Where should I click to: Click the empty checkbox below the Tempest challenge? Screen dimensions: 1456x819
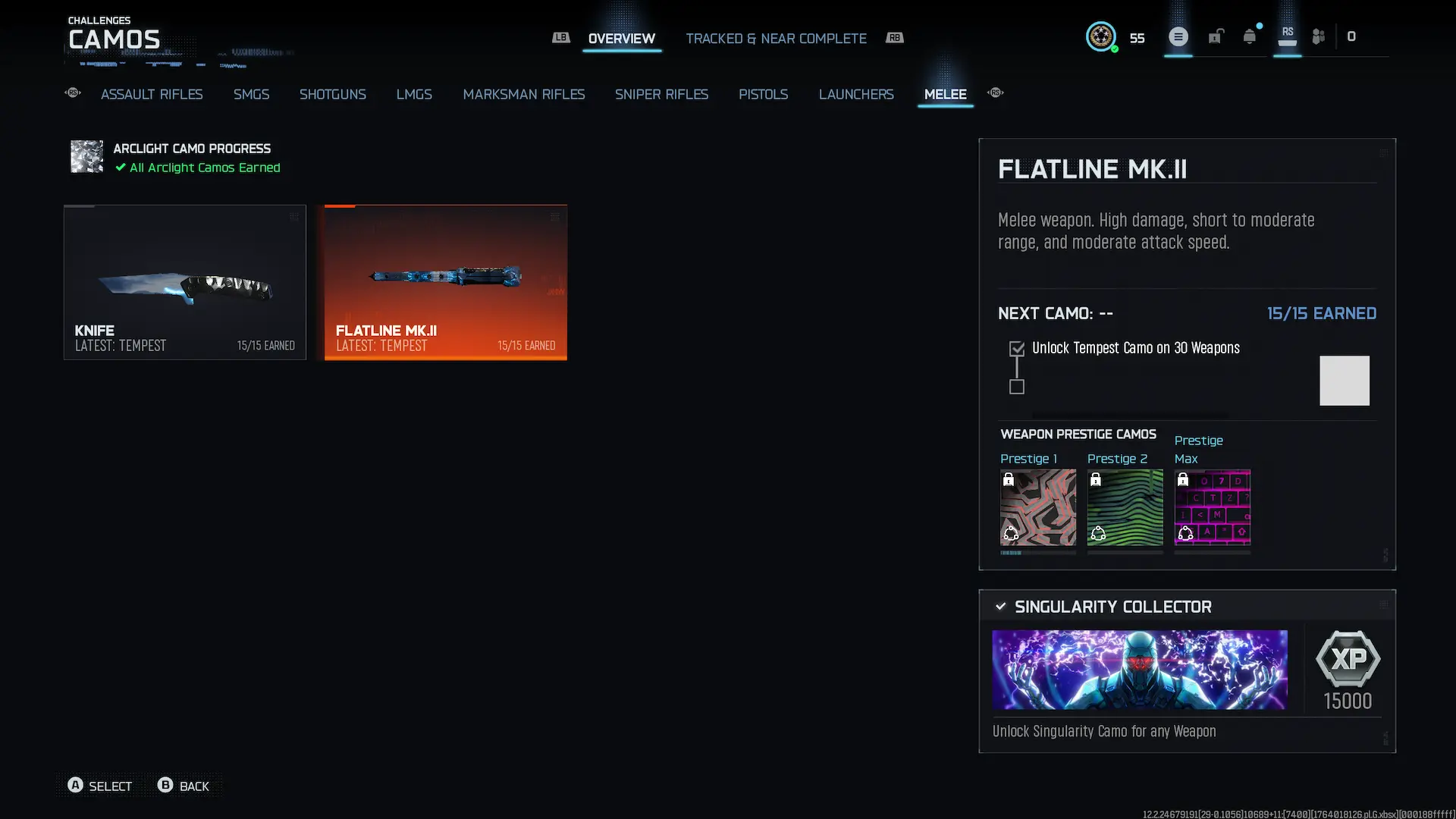click(x=1016, y=387)
